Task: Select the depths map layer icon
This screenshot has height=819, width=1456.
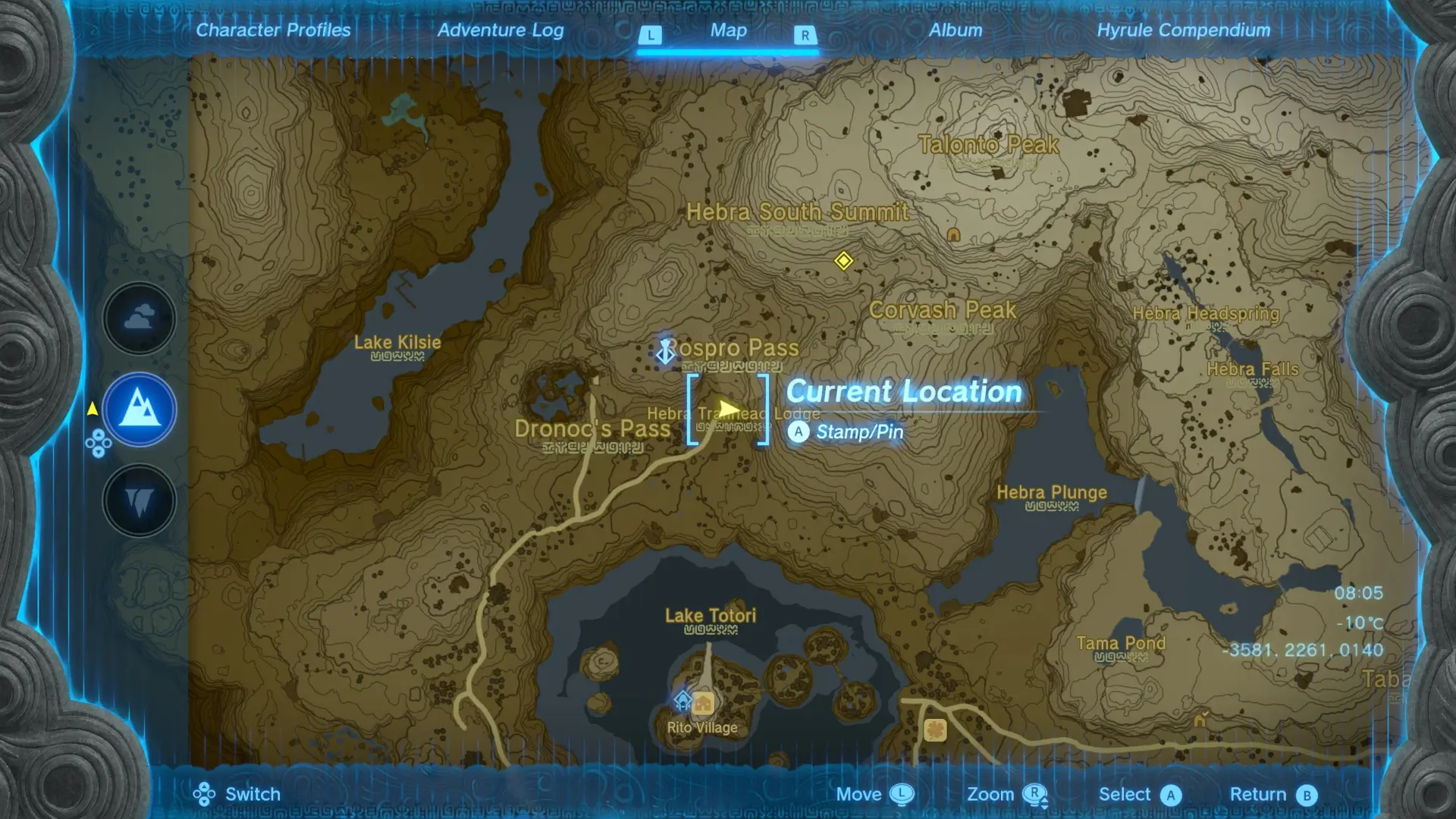Action: point(140,500)
